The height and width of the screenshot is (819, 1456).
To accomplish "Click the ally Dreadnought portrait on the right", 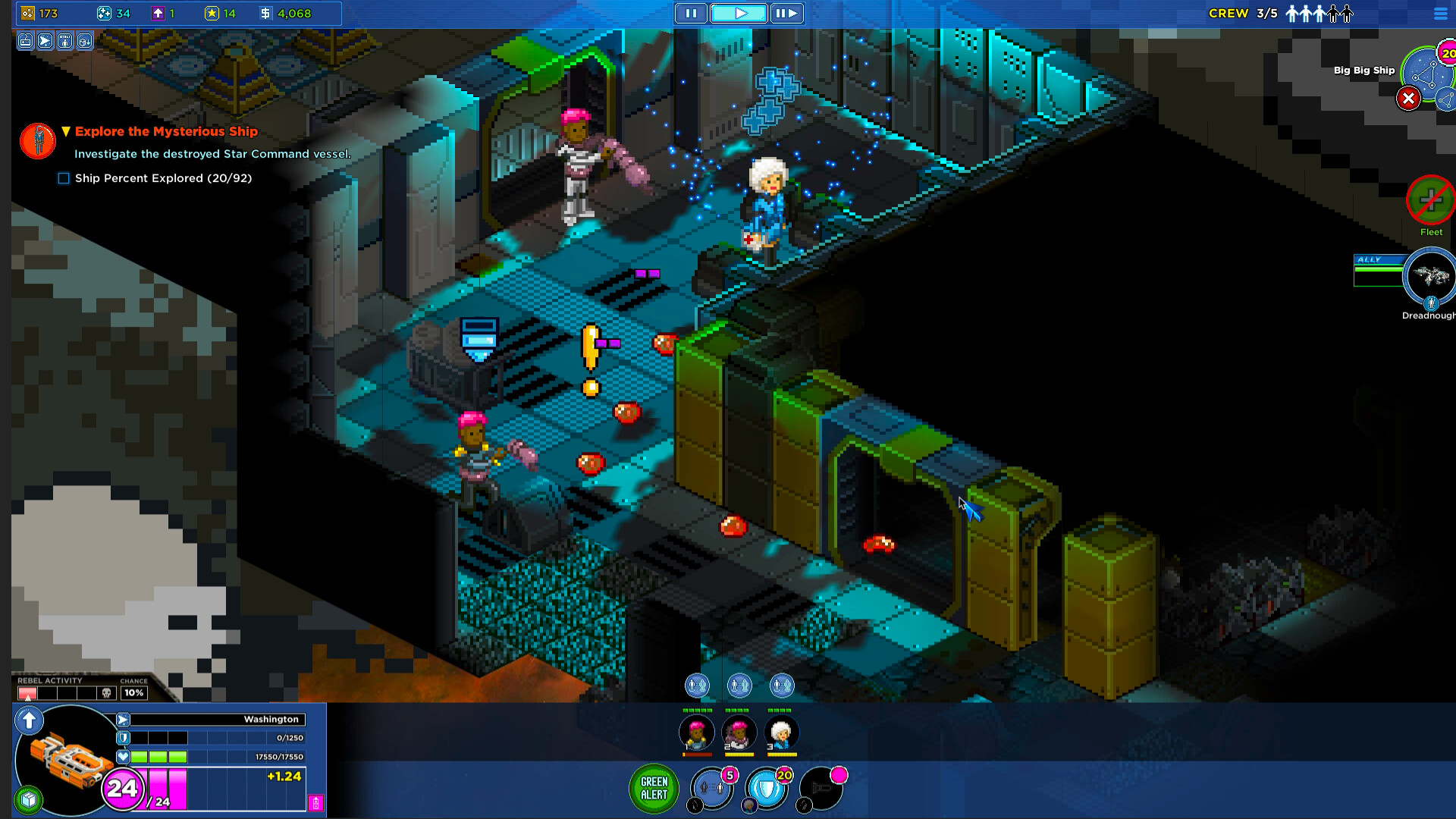I will click(x=1430, y=278).
